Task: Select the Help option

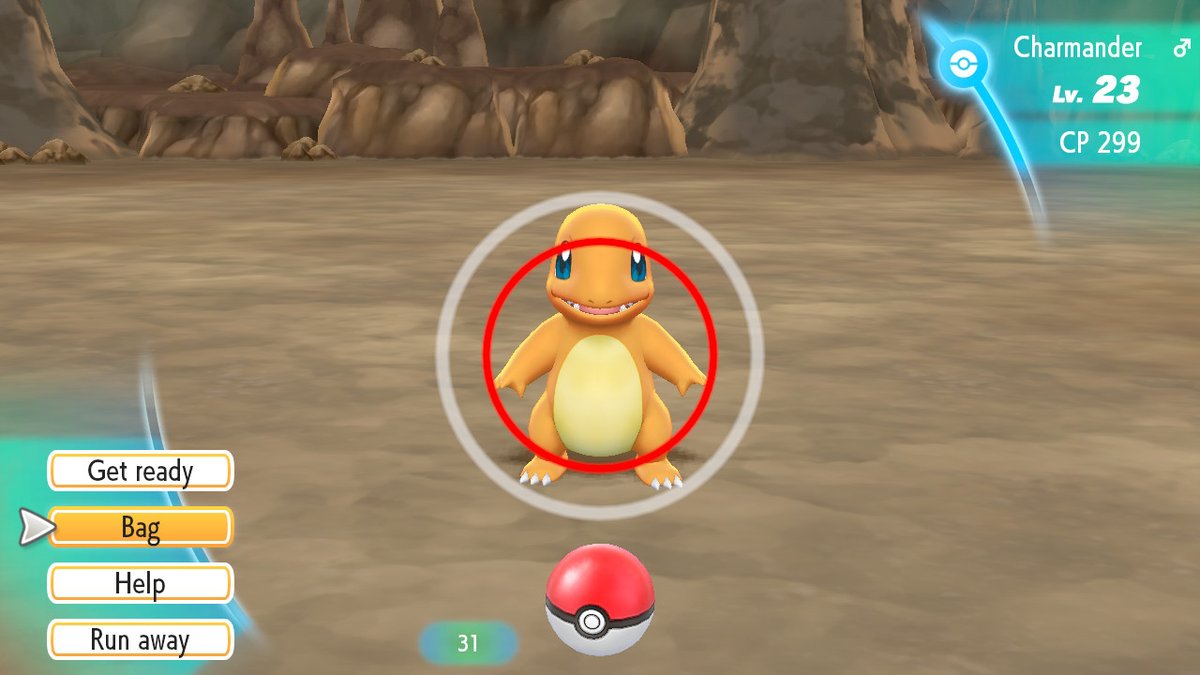Action: pos(140,583)
